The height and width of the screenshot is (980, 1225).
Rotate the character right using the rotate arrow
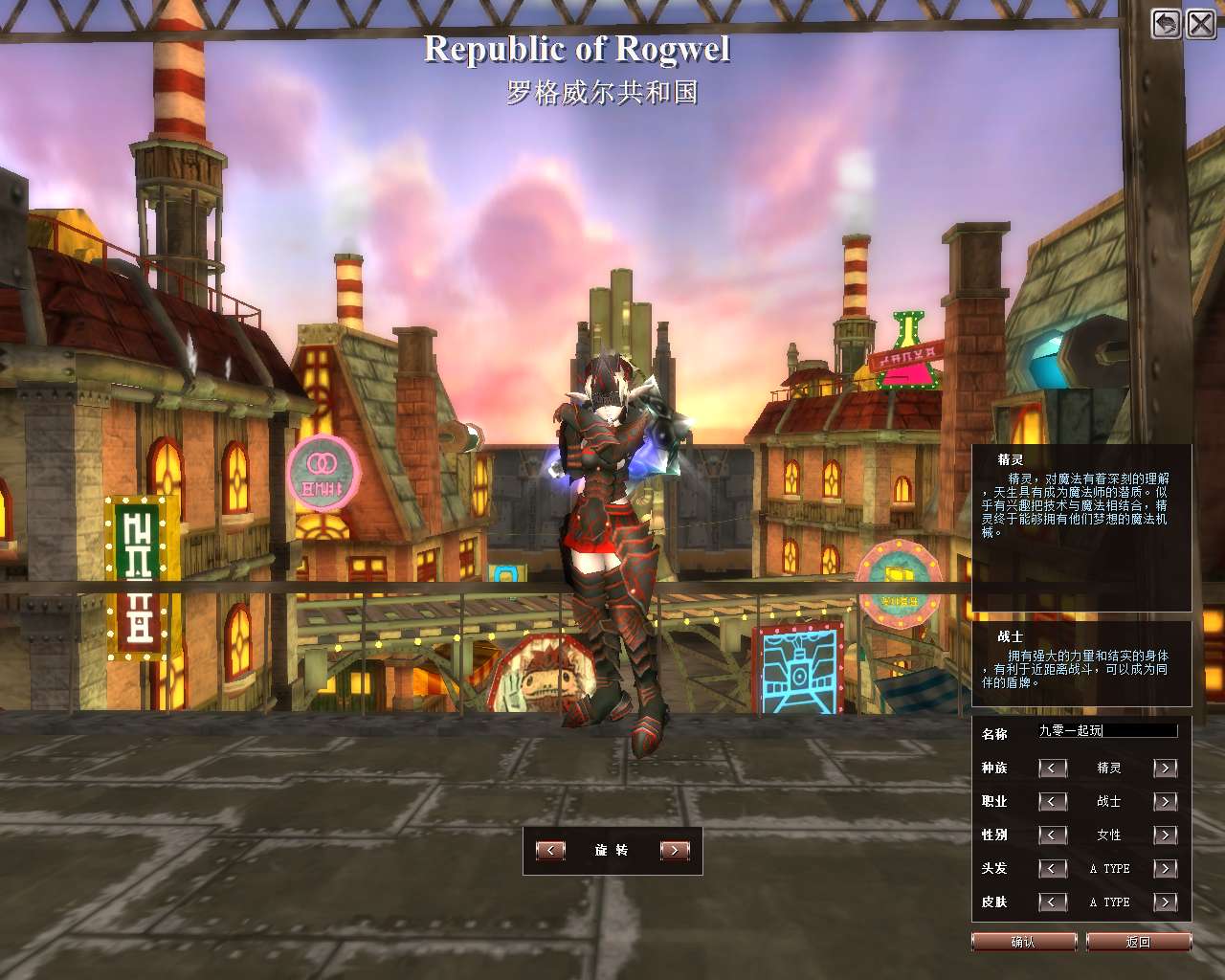click(673, 849)
